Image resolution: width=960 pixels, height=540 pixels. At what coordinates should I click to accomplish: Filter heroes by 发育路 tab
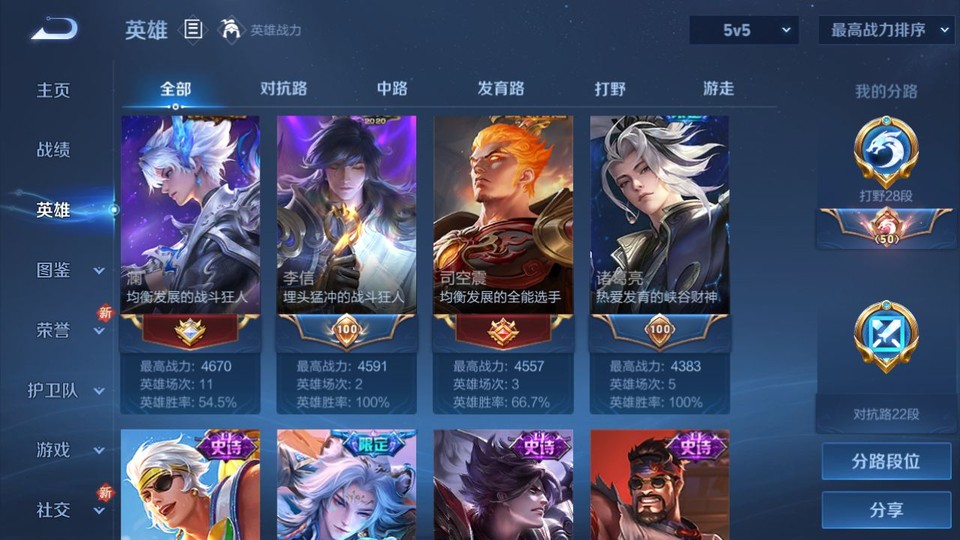[x=501, y=89]
